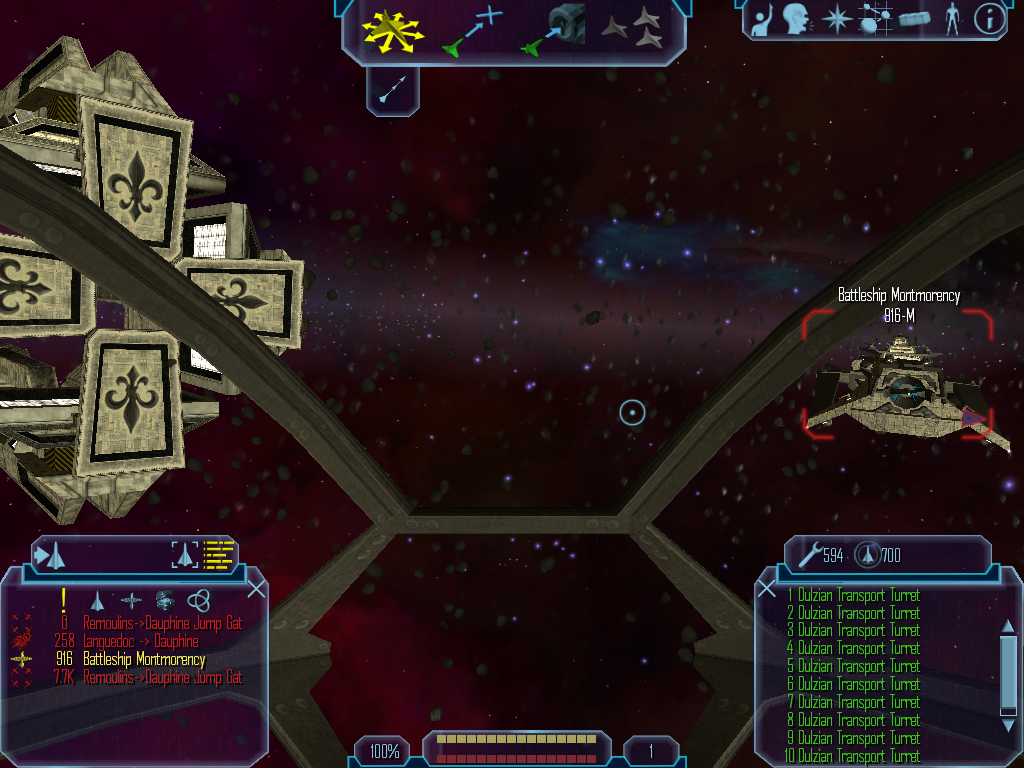This screenshot has height=768, width=1024.
Task: Open the circled information icon
Action: click(988, 19)
